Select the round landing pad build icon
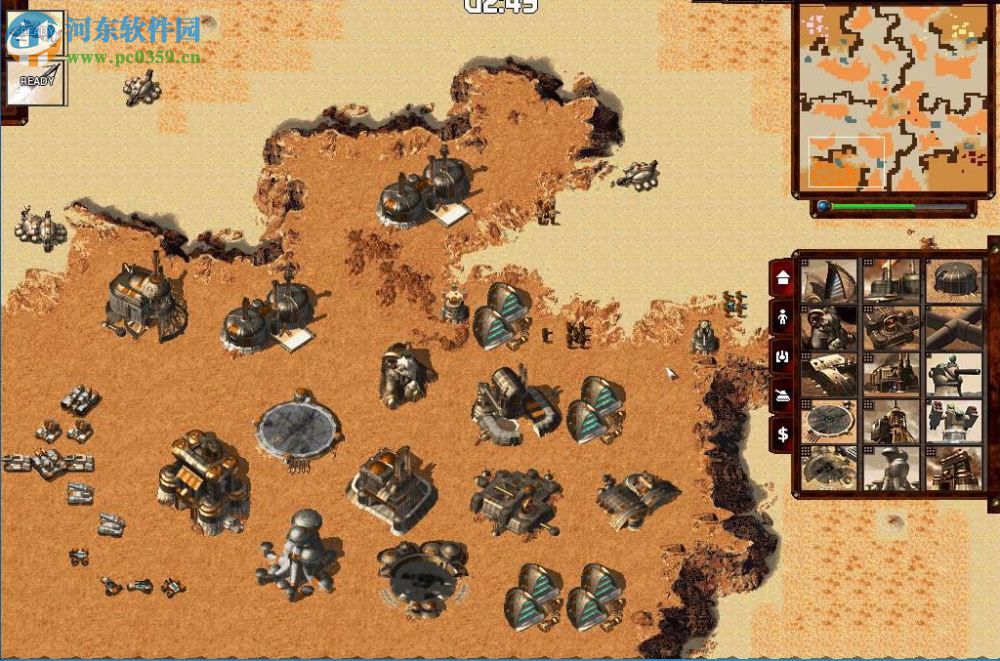This screenshot has height=661, width=1000. [831, 421]
